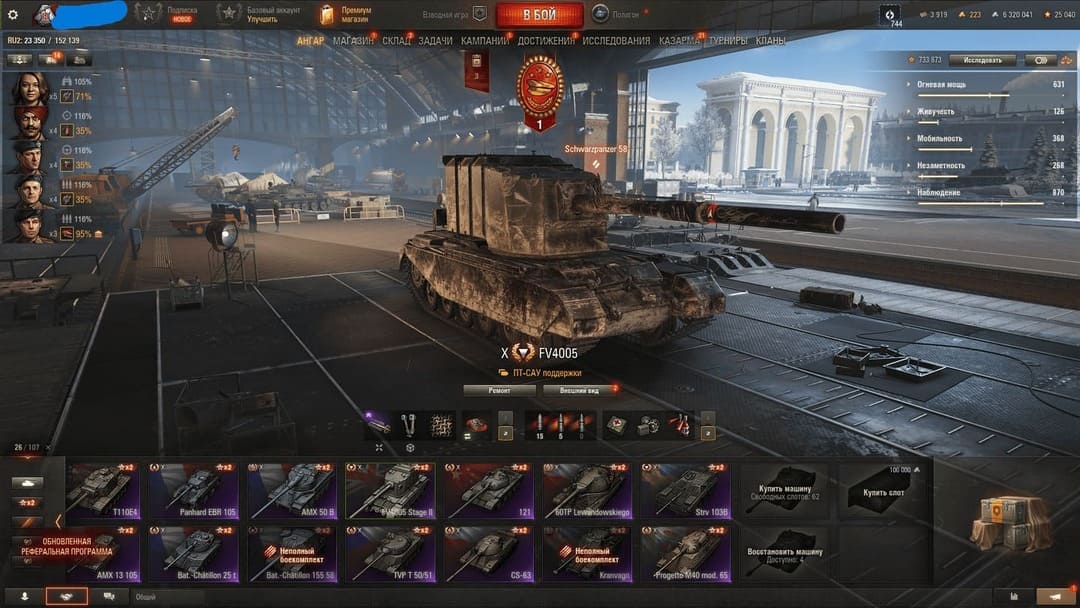The width and height of the screenshot is (1080, 608).
Task: Start a battle with the В БОЙ button
Action: coord(539,15)
